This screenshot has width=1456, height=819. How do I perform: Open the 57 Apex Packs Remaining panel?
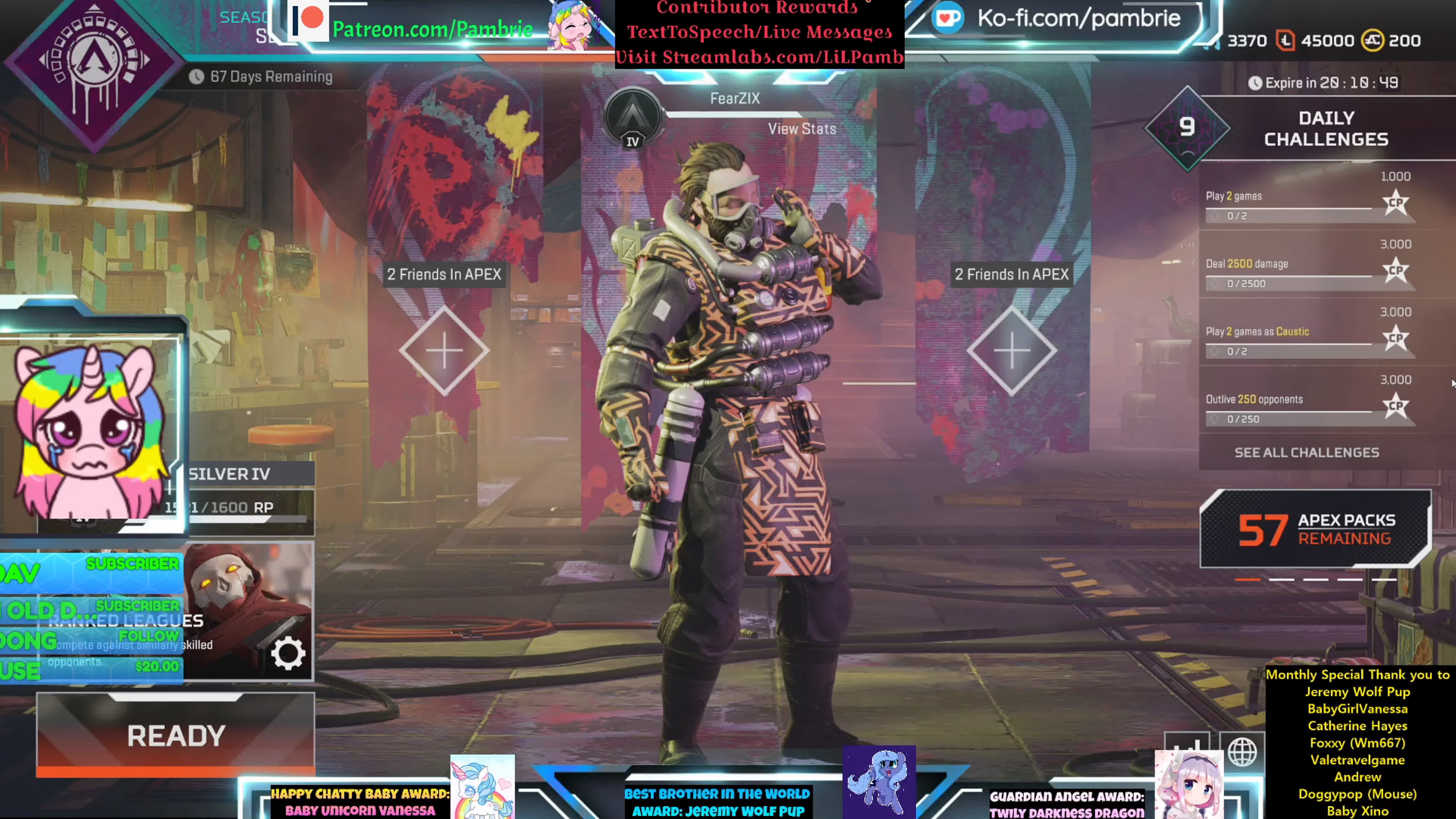pyautogui.click(x=1315, y=529)
